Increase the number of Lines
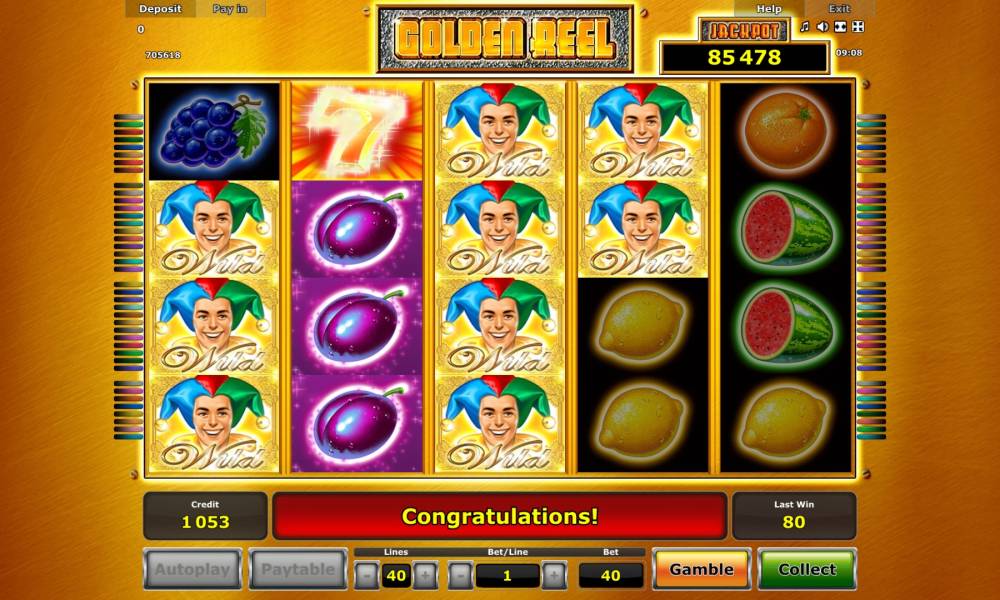Screen dimensions: 1000x600 pos(424,575)
